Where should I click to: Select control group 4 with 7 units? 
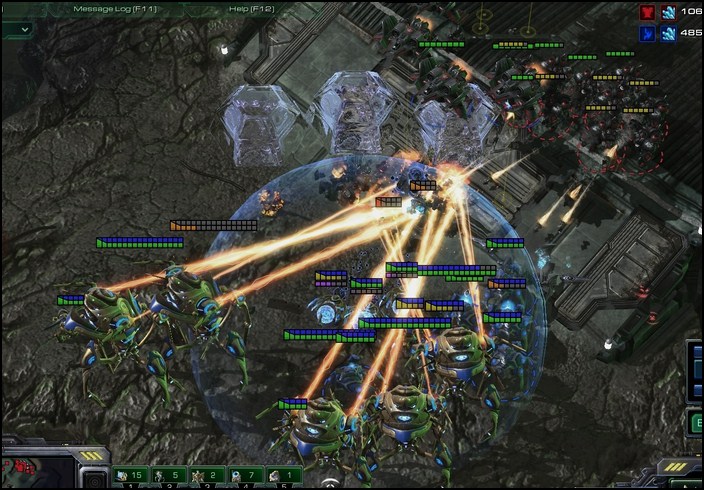tap(243, 476)
